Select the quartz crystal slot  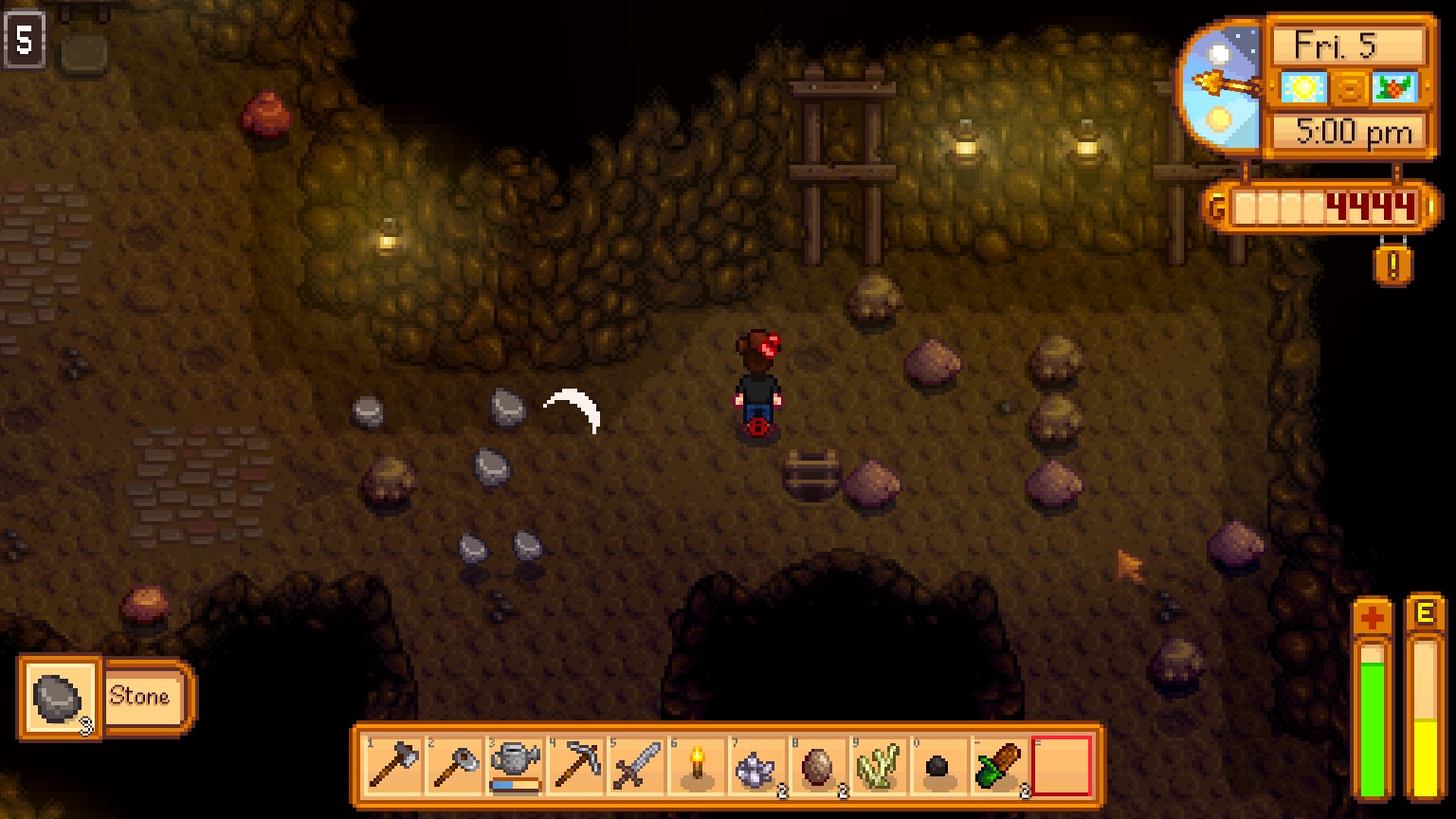[758, 765]
